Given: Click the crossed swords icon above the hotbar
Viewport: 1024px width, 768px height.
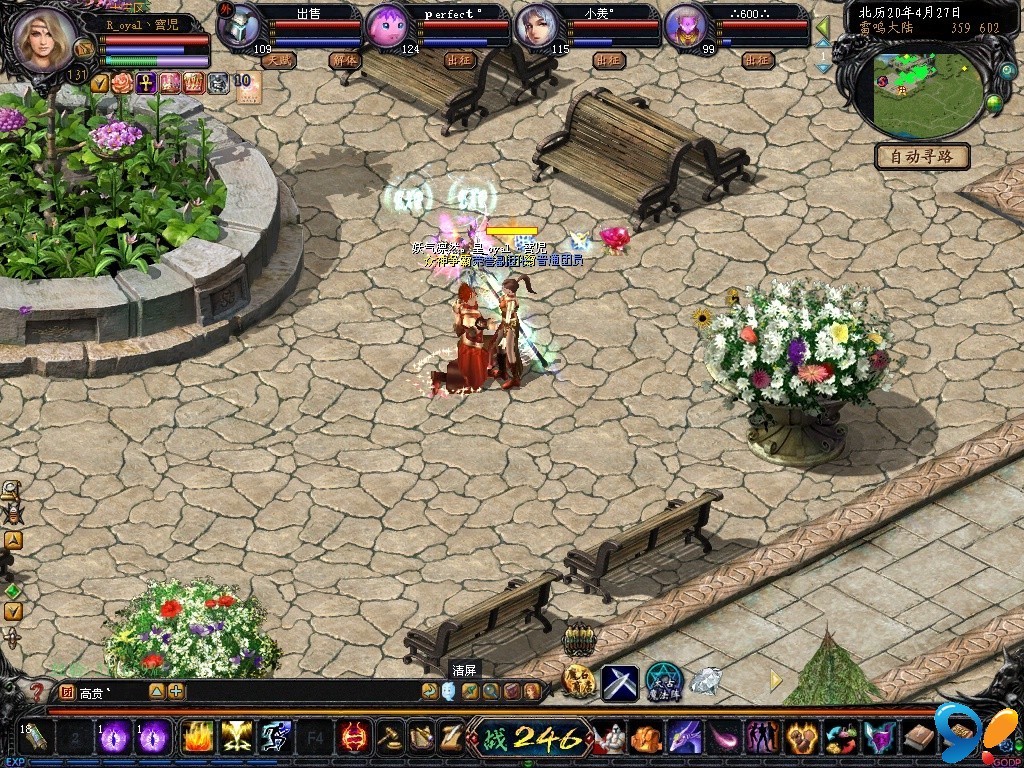Looking at the screenshot, I should pos(619,683).
